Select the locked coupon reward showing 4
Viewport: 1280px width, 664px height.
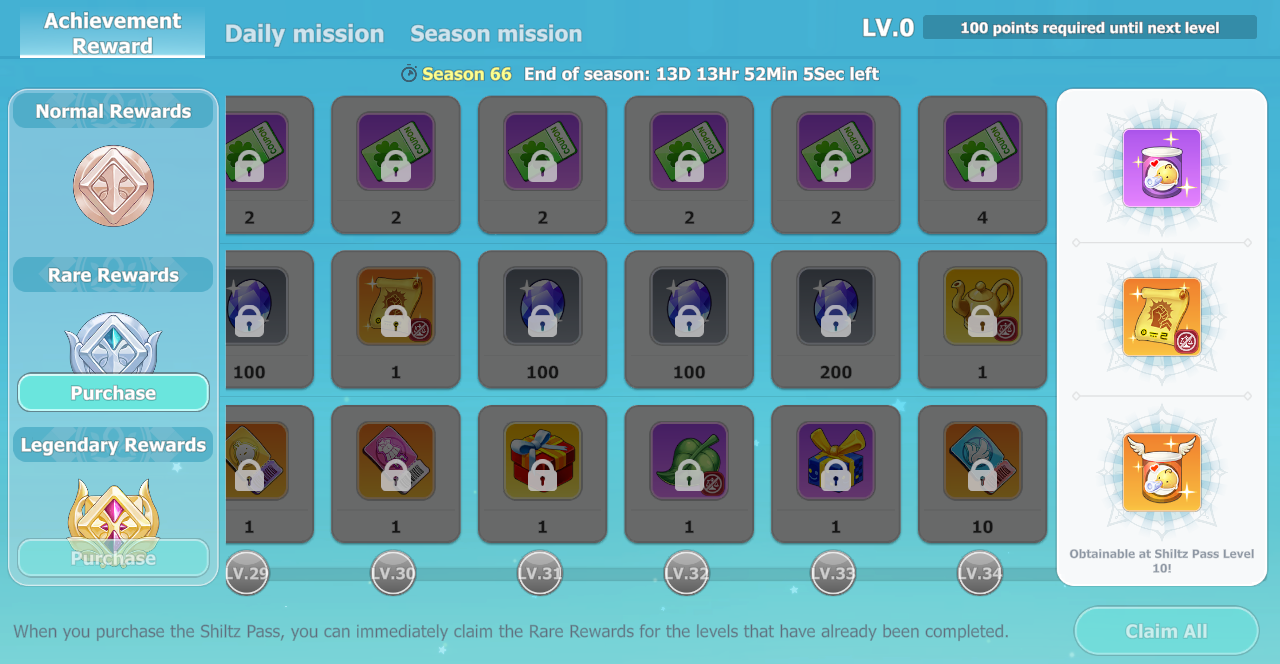point(982,153)
